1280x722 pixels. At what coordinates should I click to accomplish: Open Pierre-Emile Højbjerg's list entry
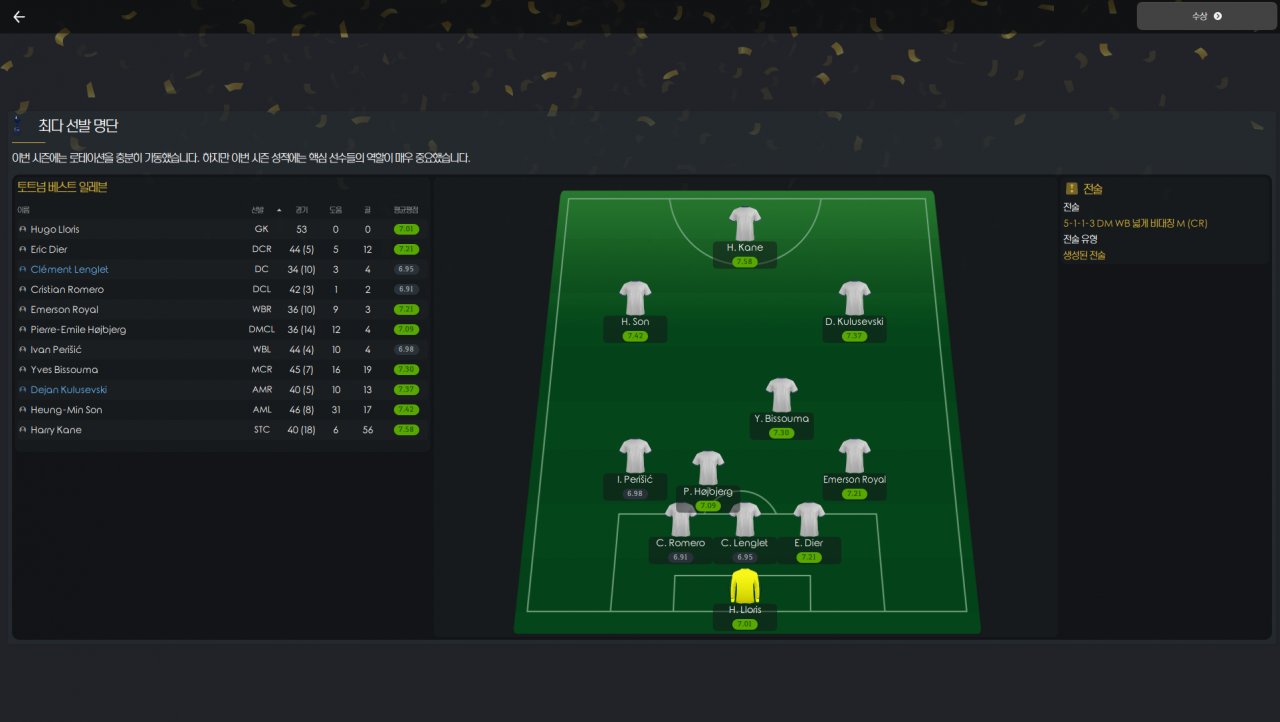78,329
